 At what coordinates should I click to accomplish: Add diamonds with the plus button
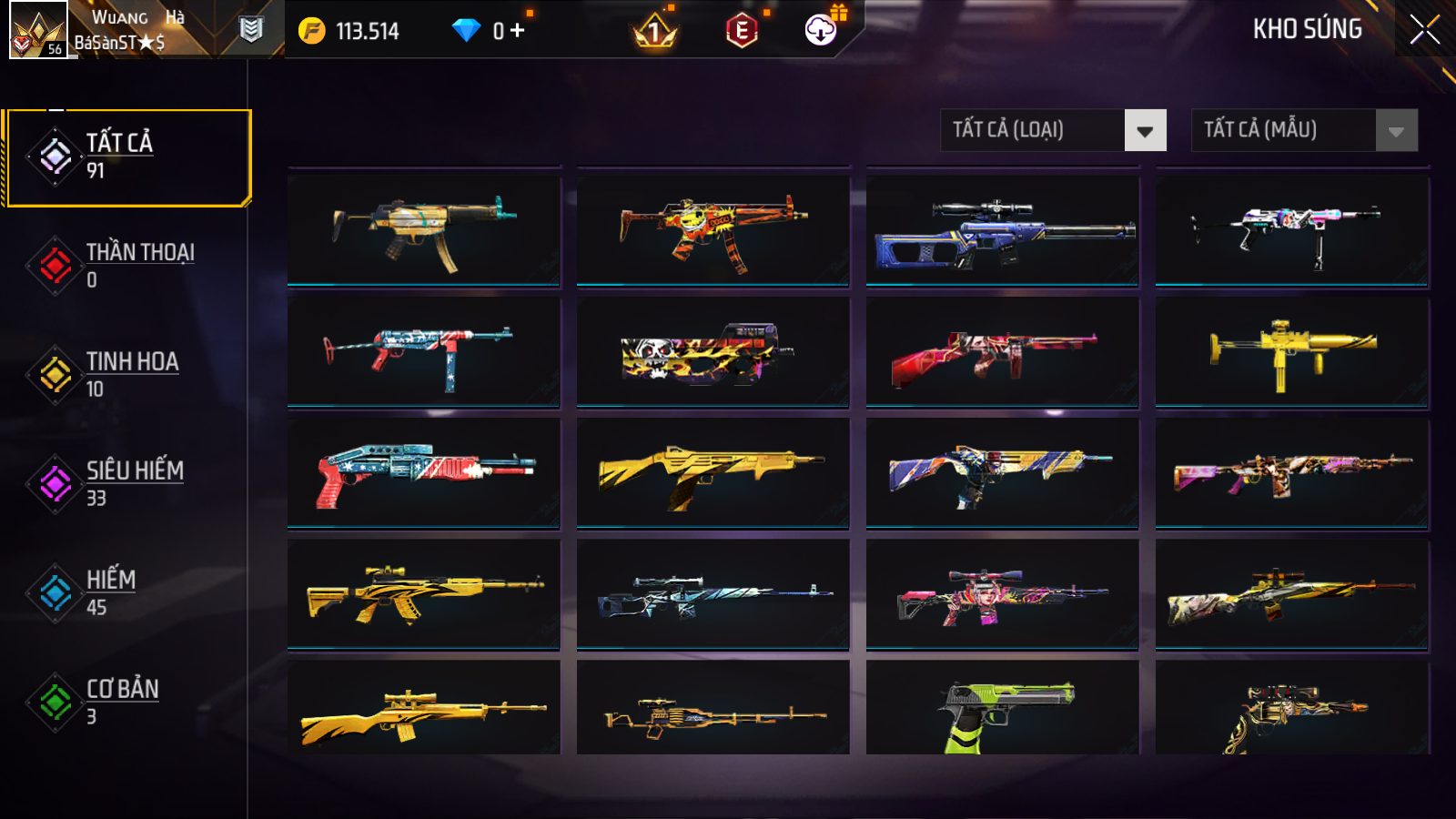(518, 31)
